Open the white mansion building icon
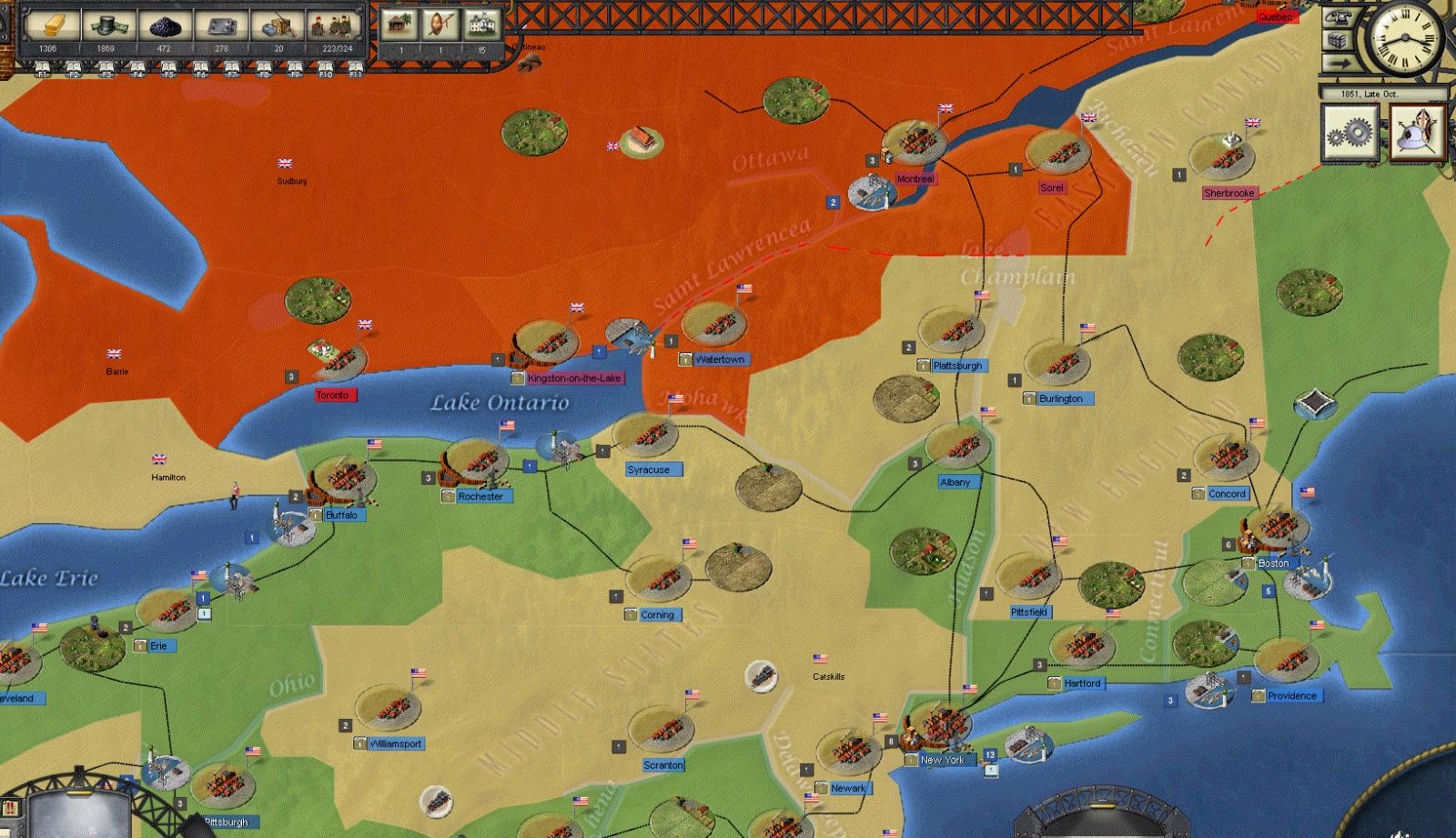The image size is (1456, 838). pyautogui.click(x=482, y=25)
